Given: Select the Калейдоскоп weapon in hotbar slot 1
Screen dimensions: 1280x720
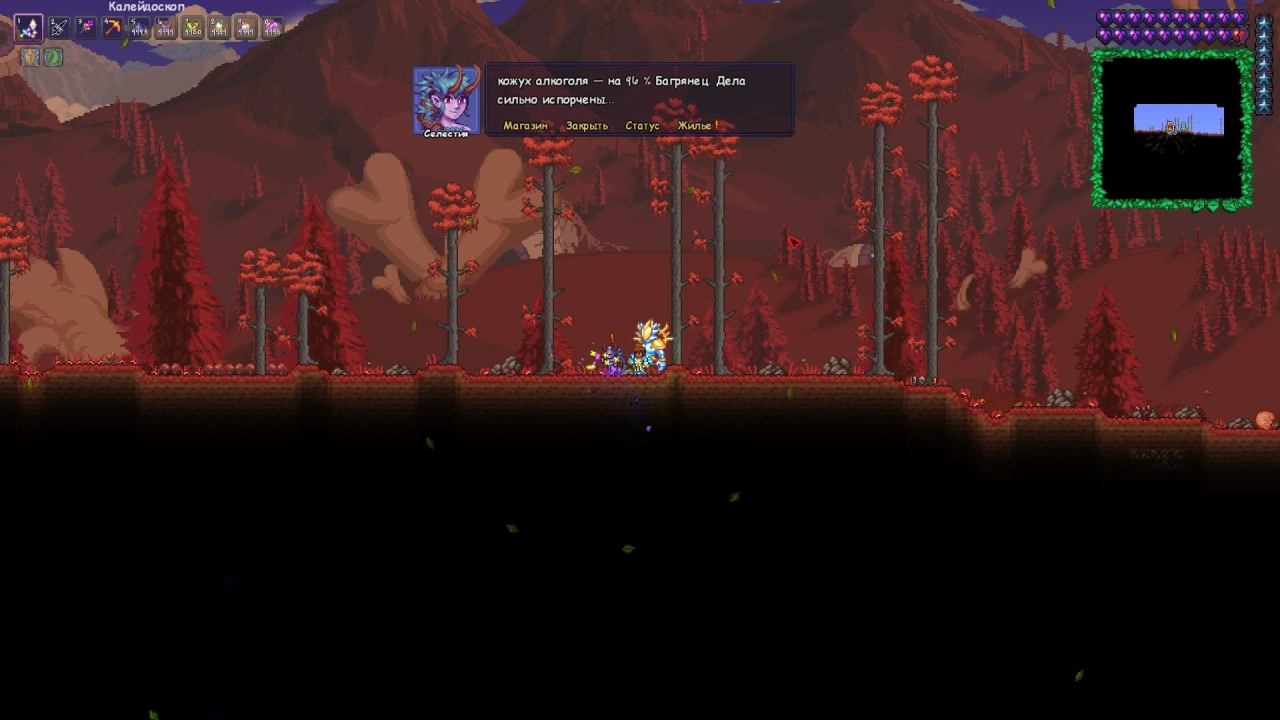Looking at the screenshot, I should click(28, 28).
